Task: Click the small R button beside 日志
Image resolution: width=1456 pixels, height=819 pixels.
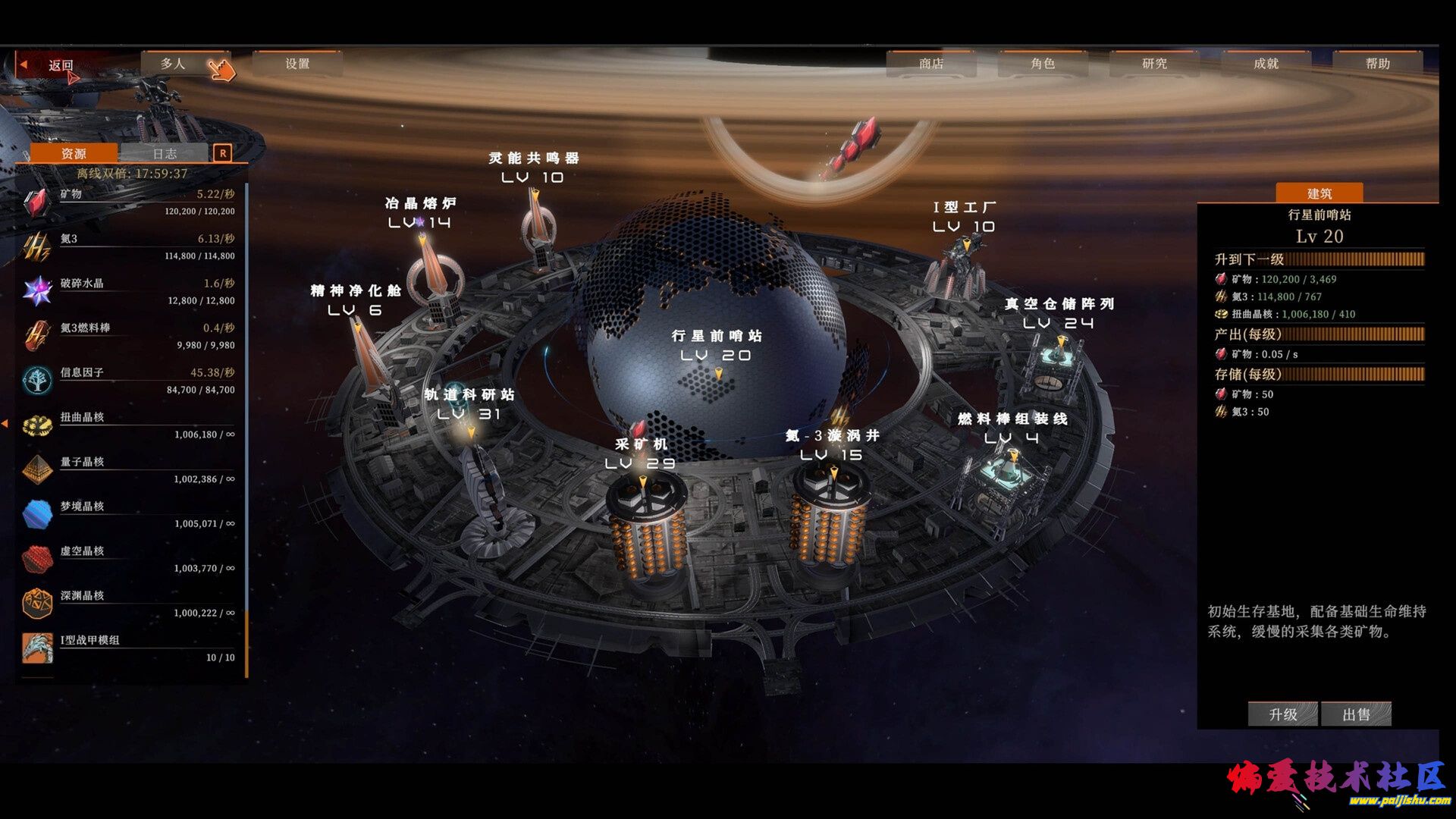Action: [x=222, y=153]
